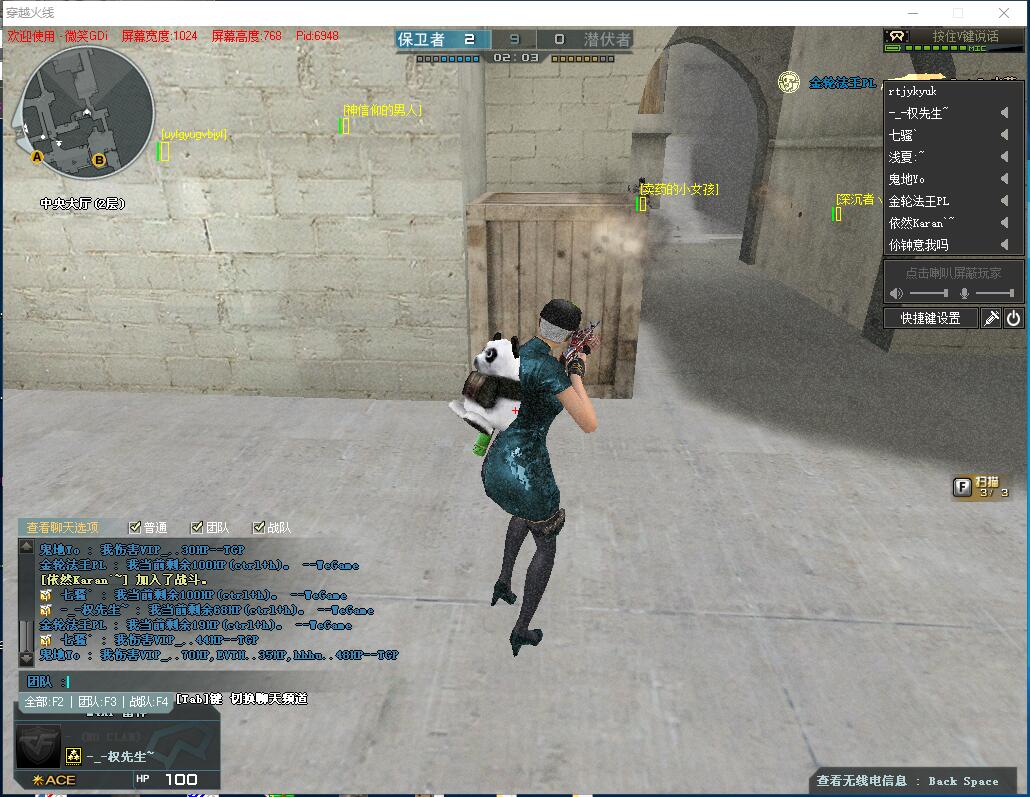Uncheck the 普通 chat filter
The image size is (1030, 797).
tap(135, 527)
